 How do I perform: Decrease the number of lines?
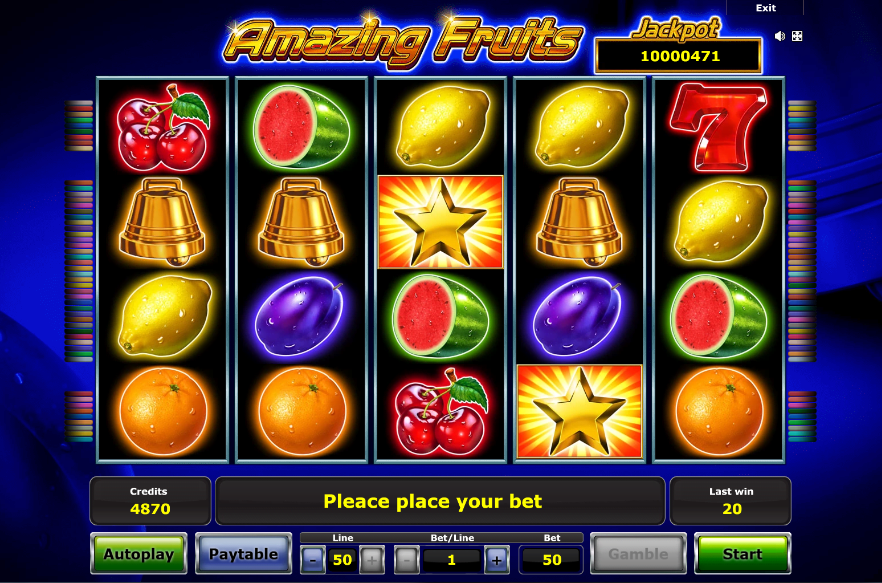313,560
